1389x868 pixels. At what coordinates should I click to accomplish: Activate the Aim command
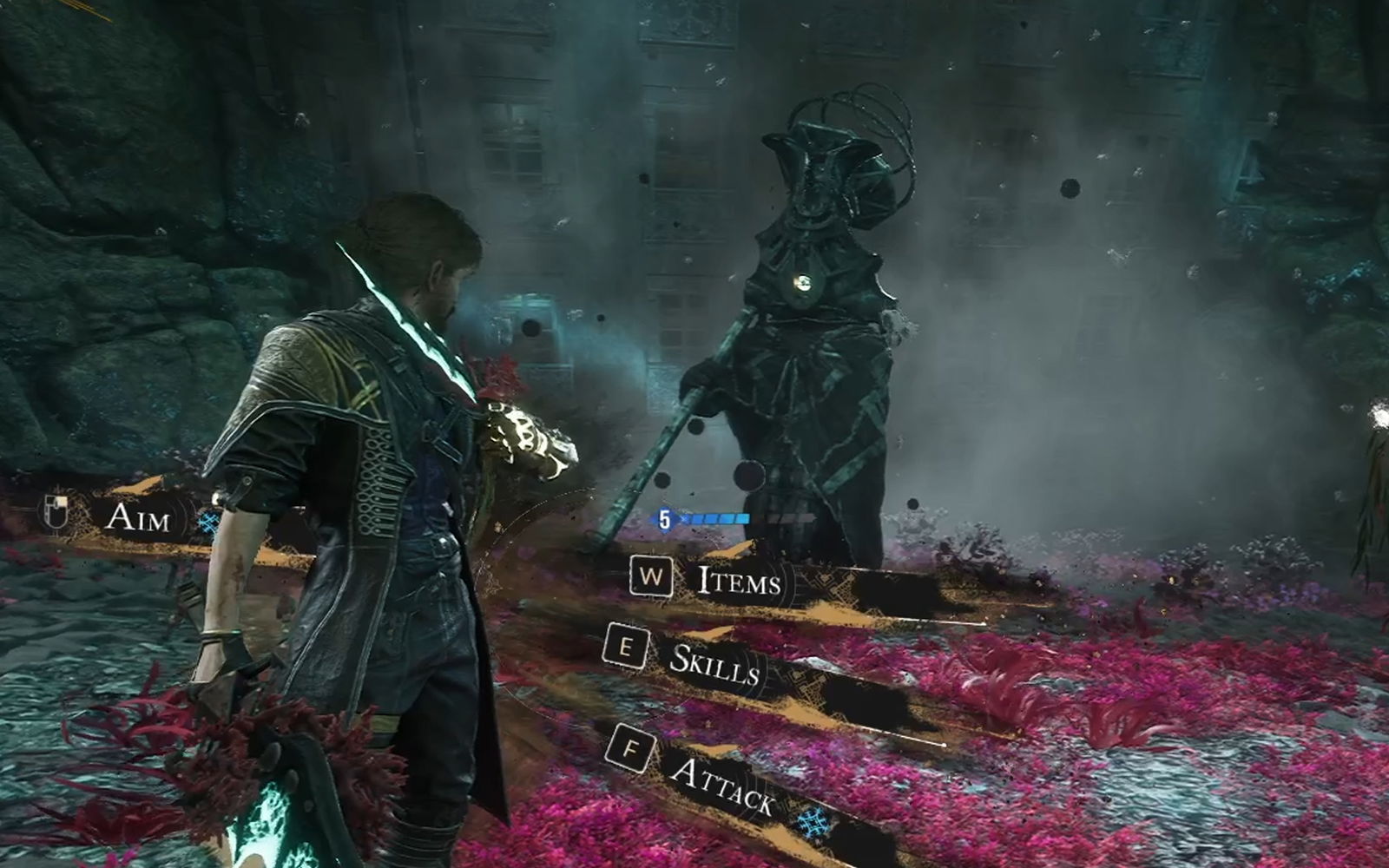click(x=135, y=517)
